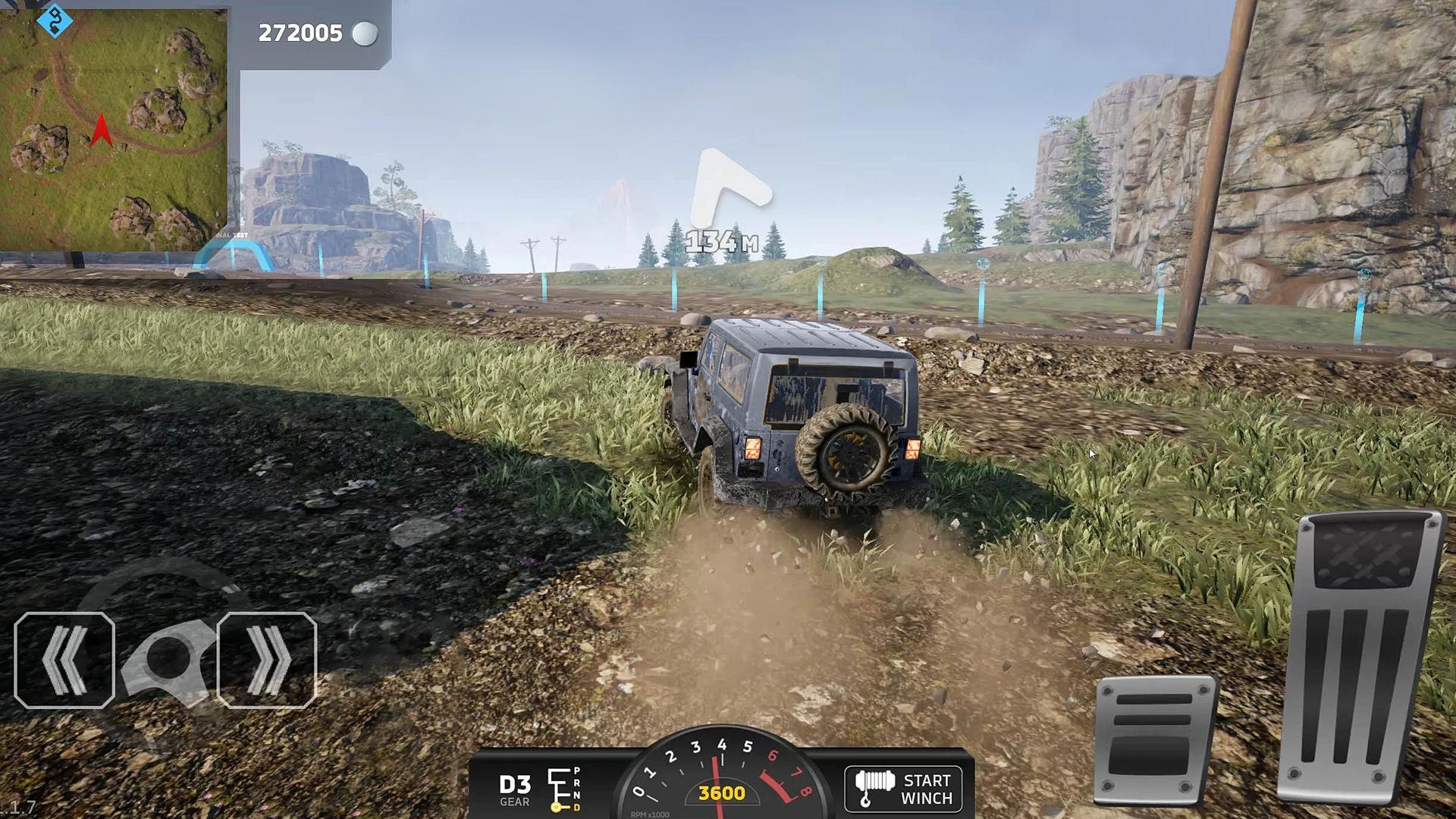Select N on the gear shifter diagram
Screen dimensions: 1456x819
(x=576, y=796)
